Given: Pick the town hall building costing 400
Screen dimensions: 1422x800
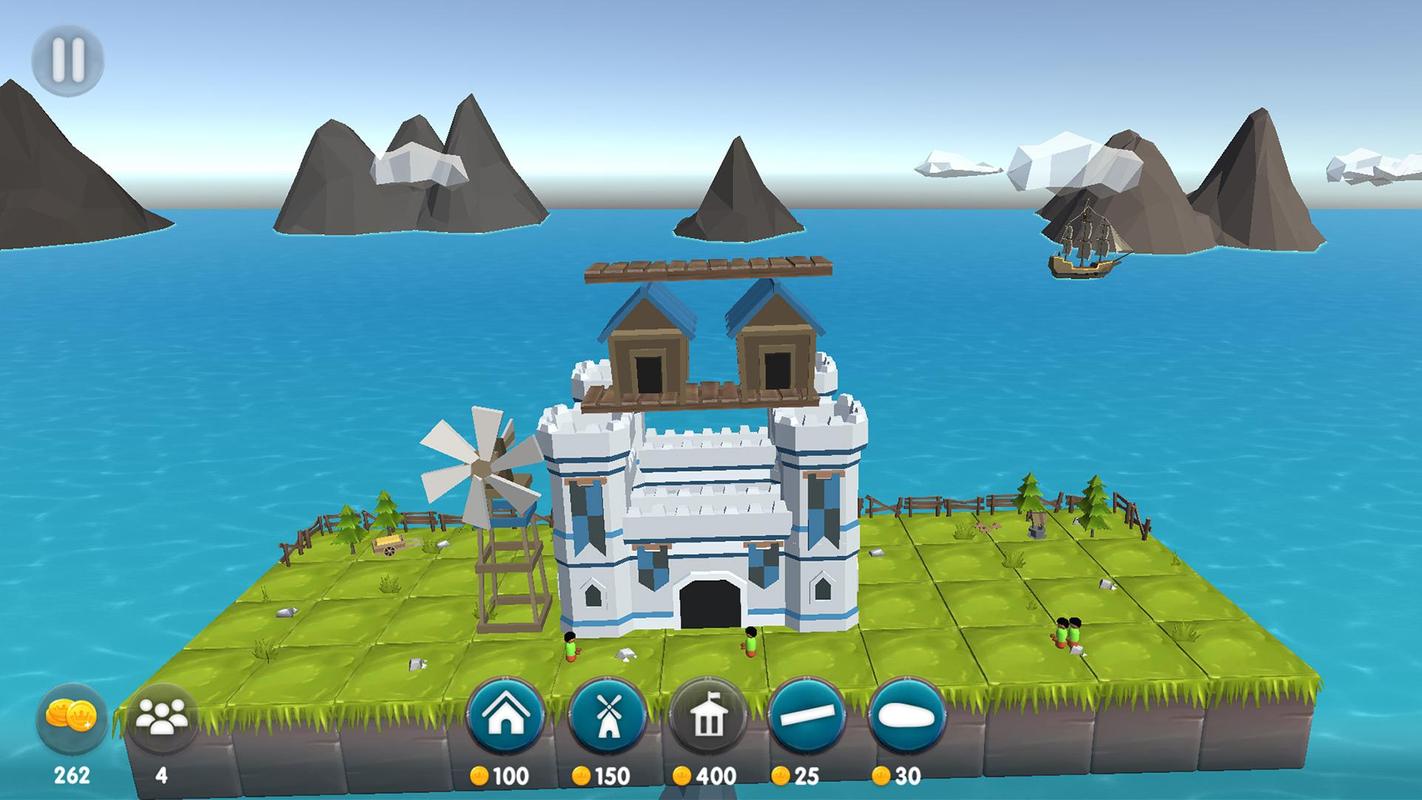Looking at the screenshot, I should (x=707, y=716).
